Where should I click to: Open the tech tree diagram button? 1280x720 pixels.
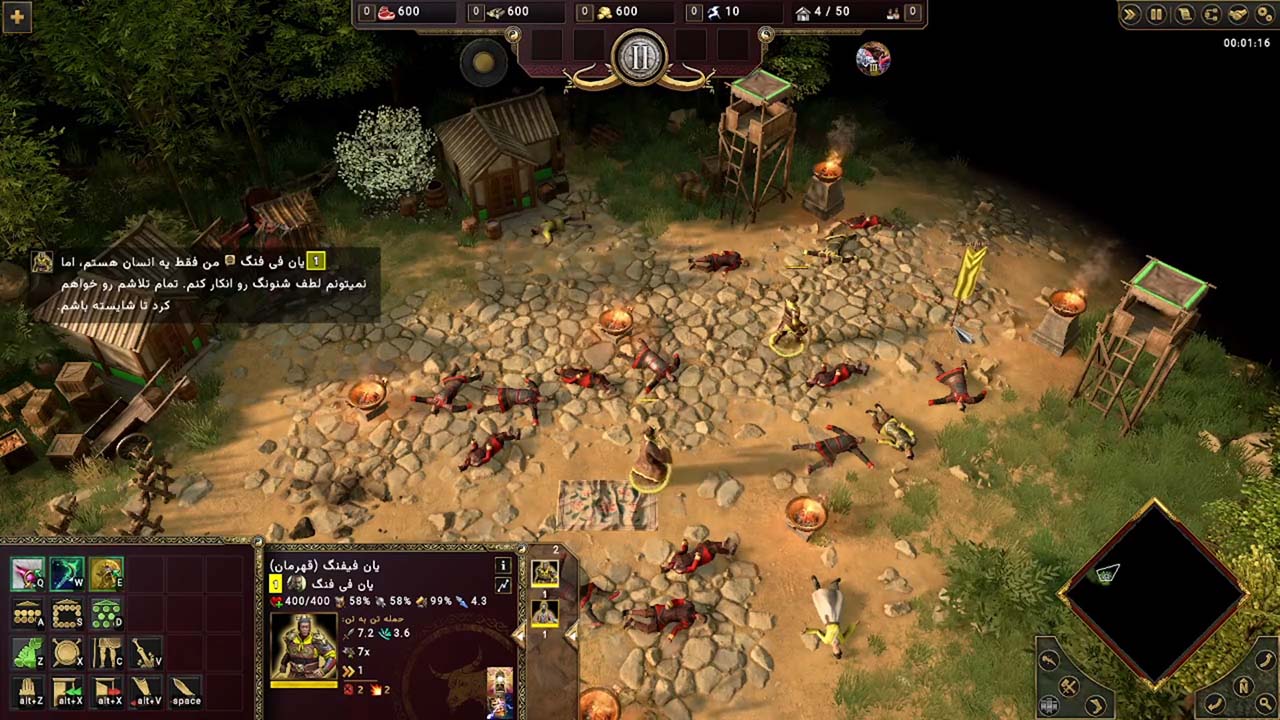pyautogui.click(x=1211, y=15)
